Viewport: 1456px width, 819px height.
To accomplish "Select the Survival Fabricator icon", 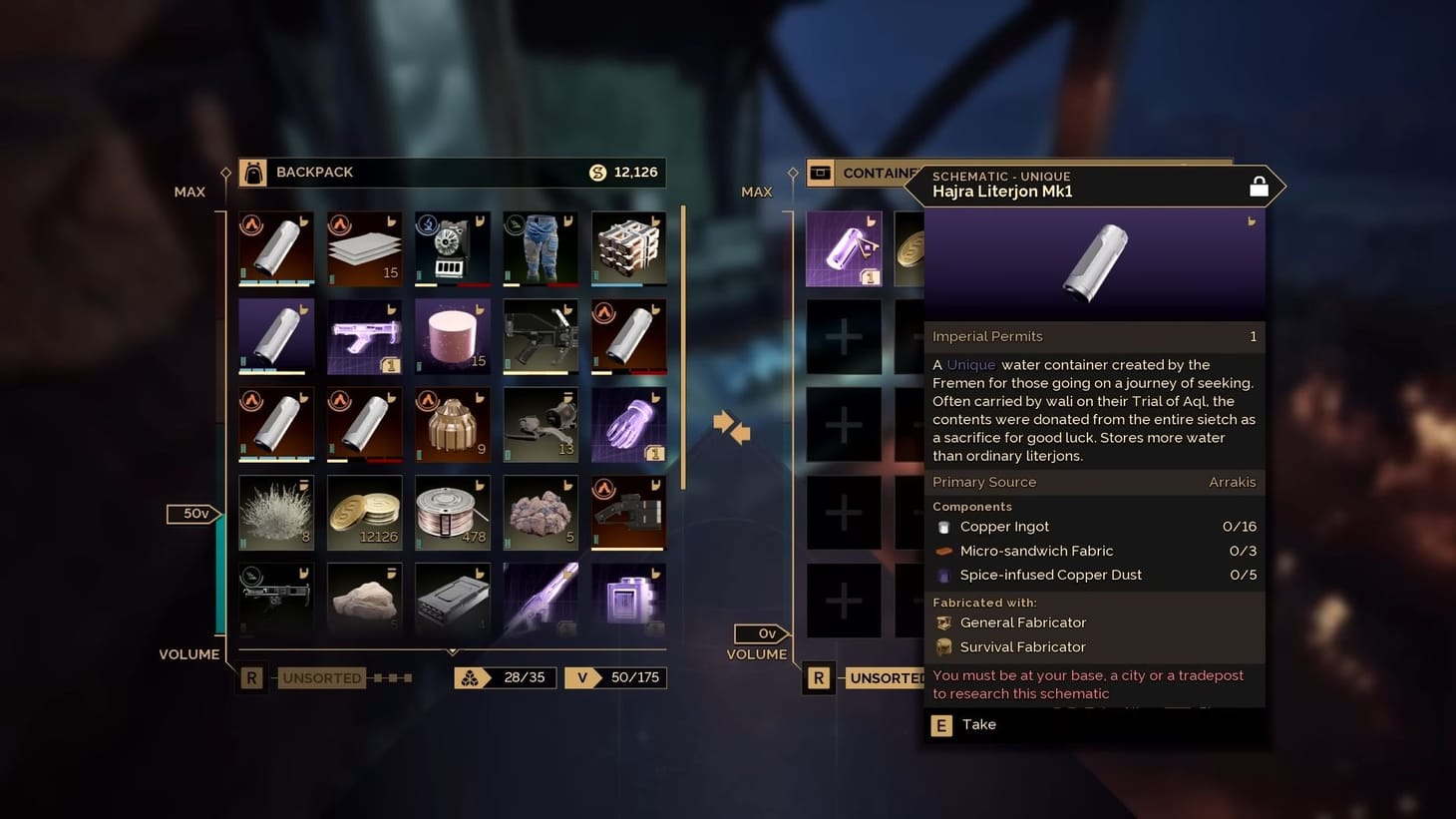I will pyautogui.click(x=943, y=646).
